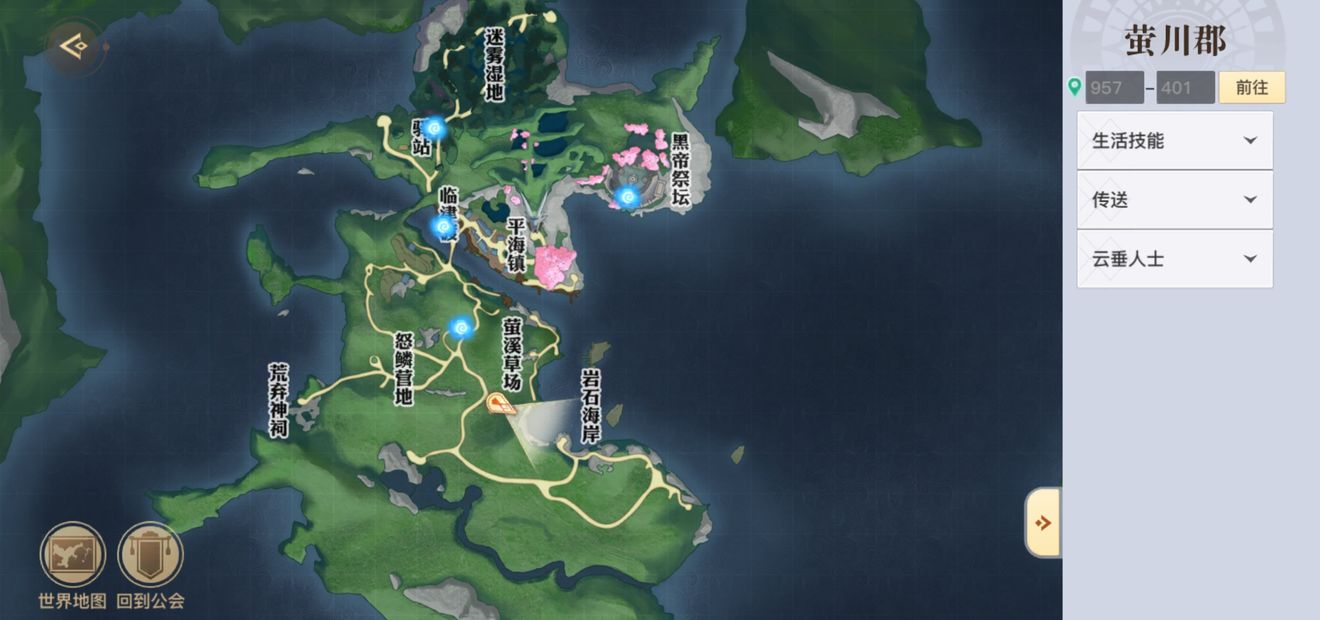Click the back arrow button
This screenshot has width=1320, height=620.
coord(72,47)
